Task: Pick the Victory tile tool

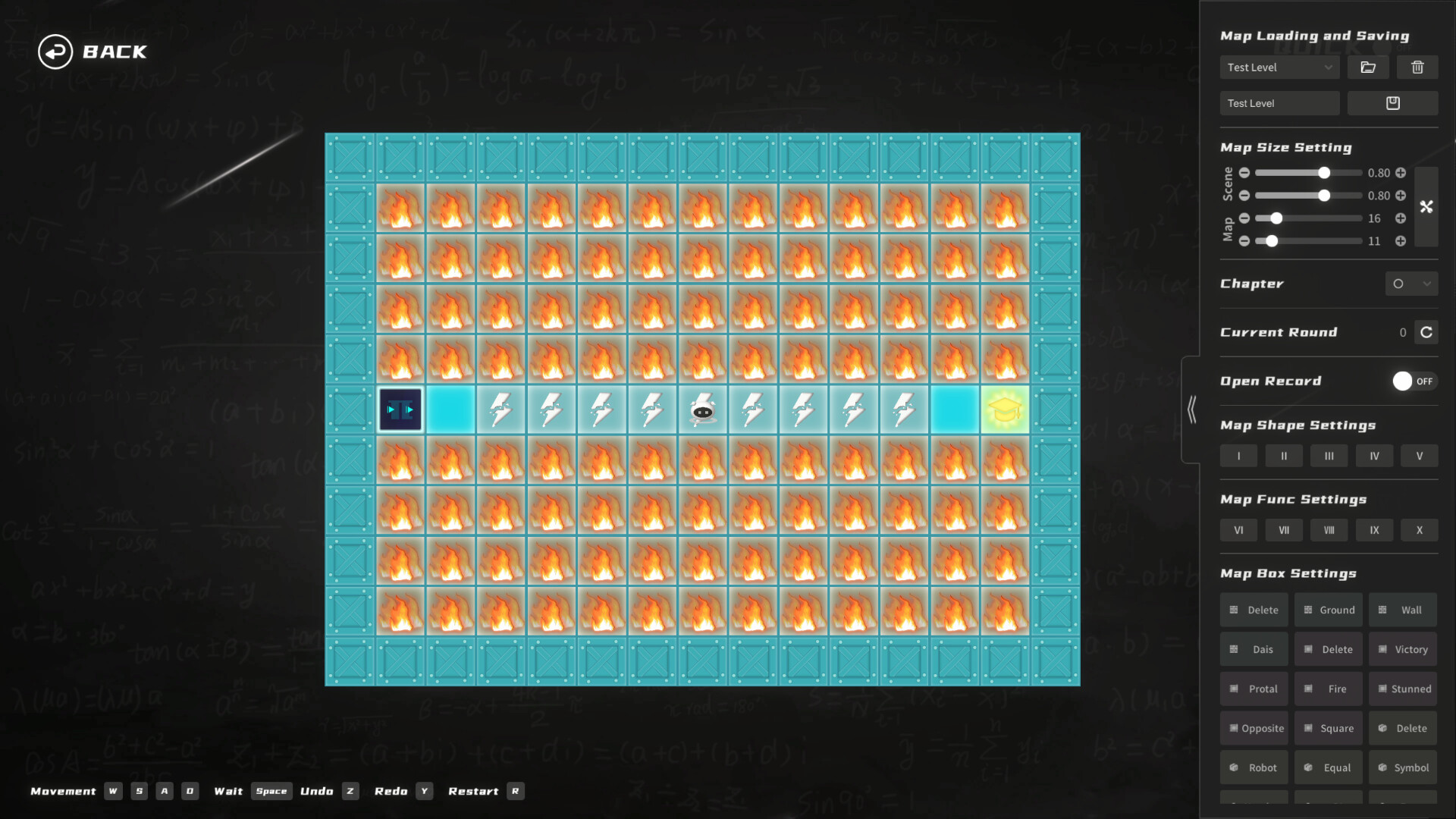Action: coord(1402,649)
